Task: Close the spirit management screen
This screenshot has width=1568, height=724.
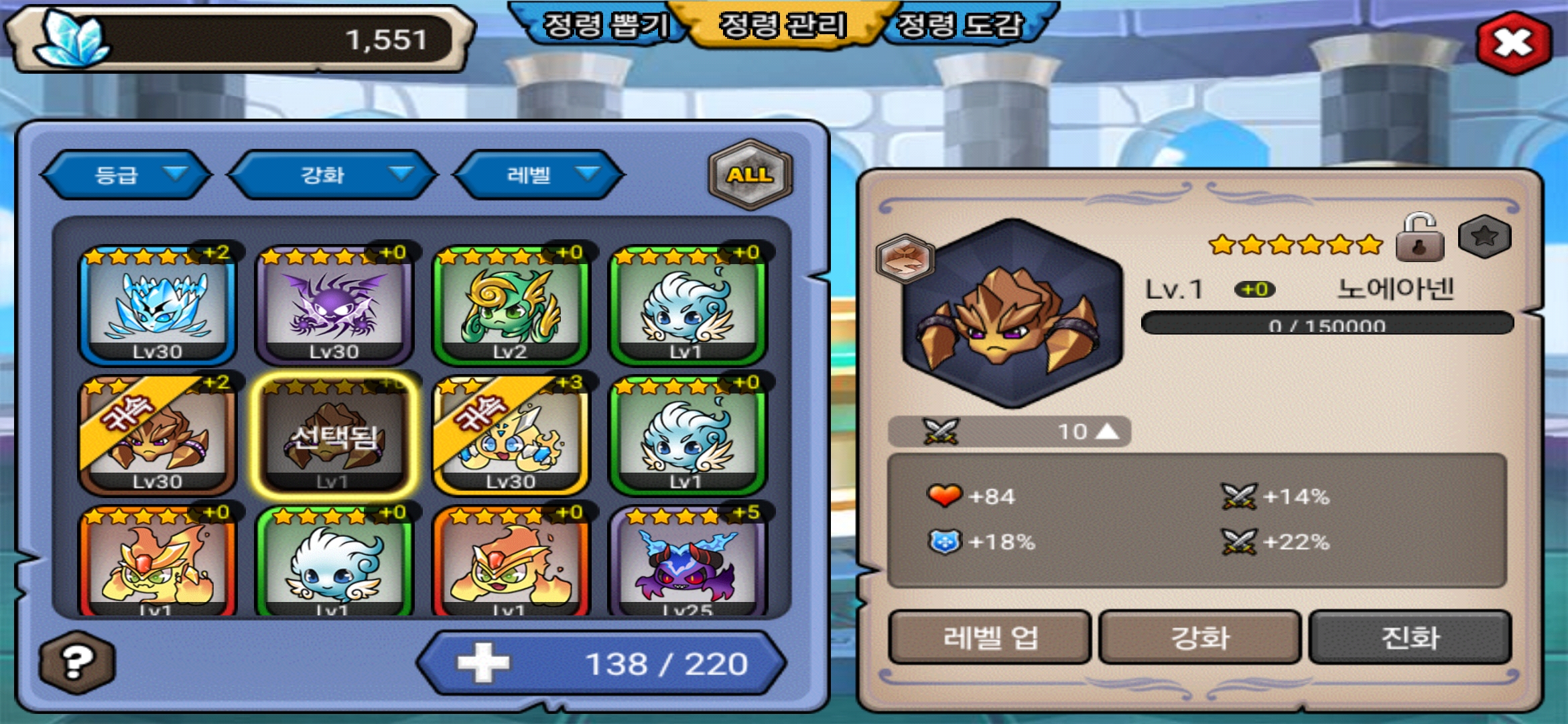Action: tap(1513, 43)
